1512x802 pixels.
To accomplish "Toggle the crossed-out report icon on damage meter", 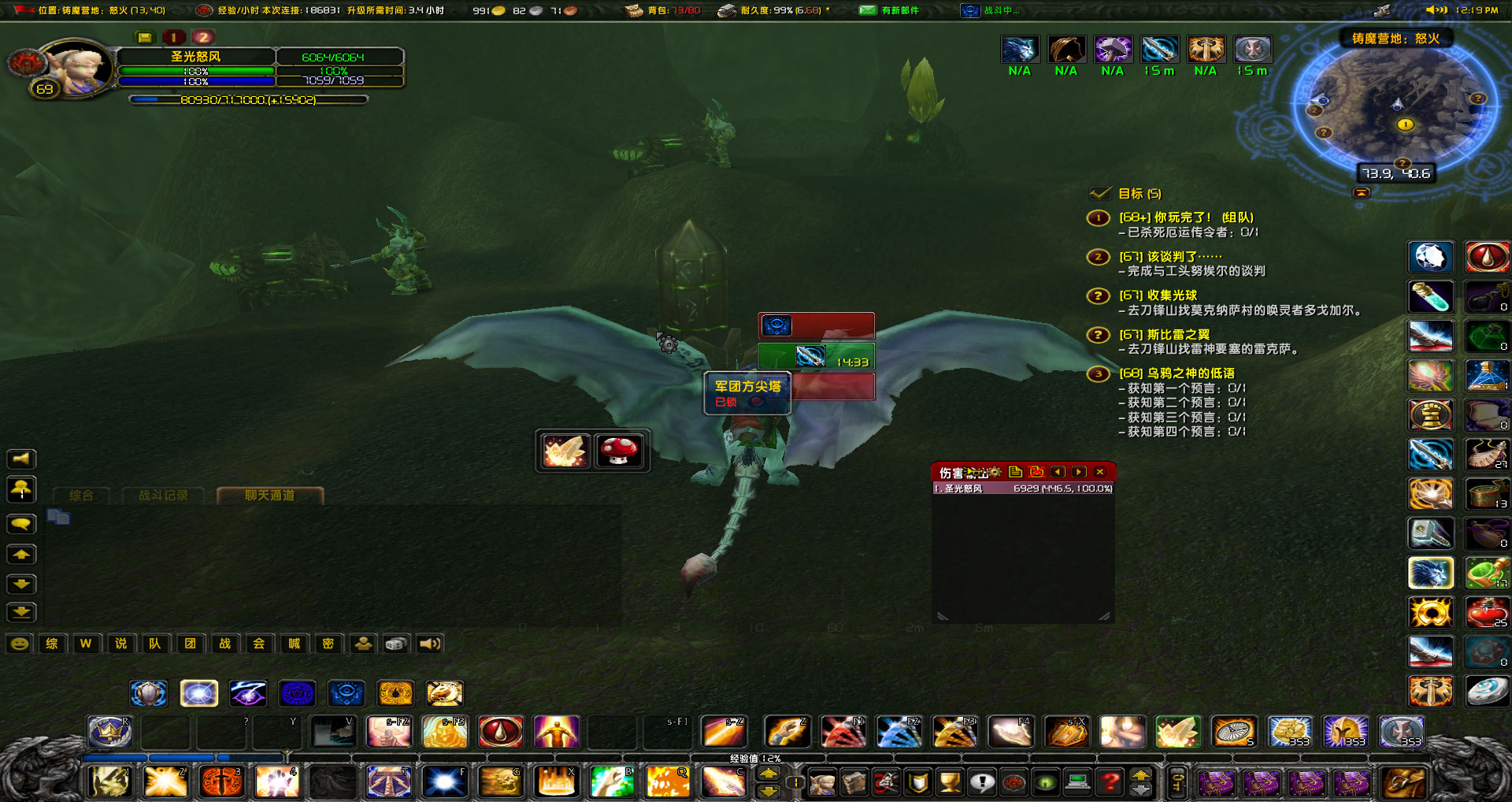I will (x=1037, y=472).
